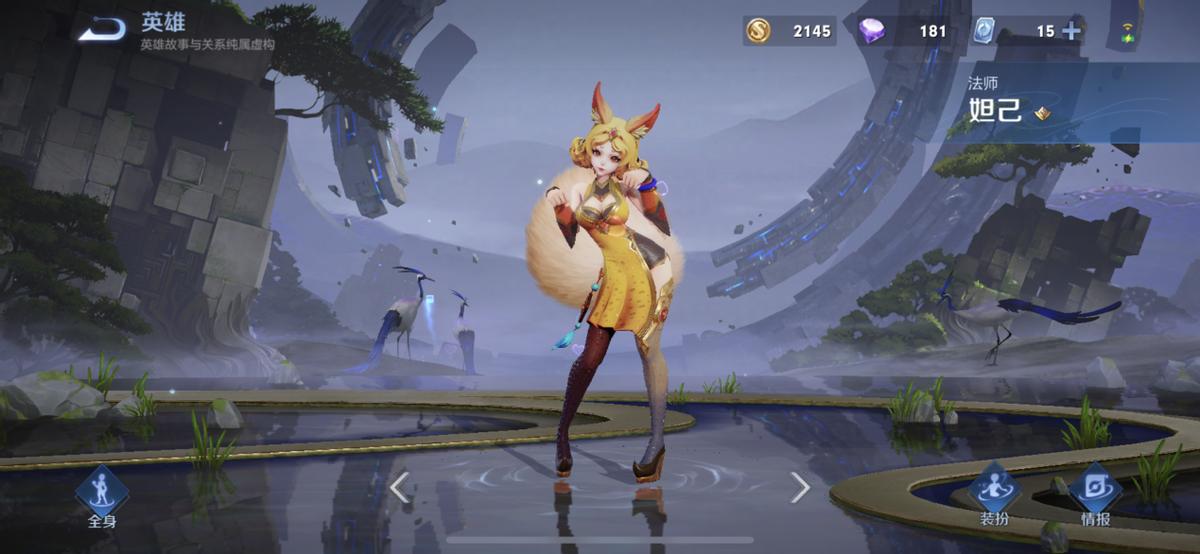The height and width of the screenshot is (554, 1200).
Task: Open the 装扮 outfit menu
Action: point(993,493)
